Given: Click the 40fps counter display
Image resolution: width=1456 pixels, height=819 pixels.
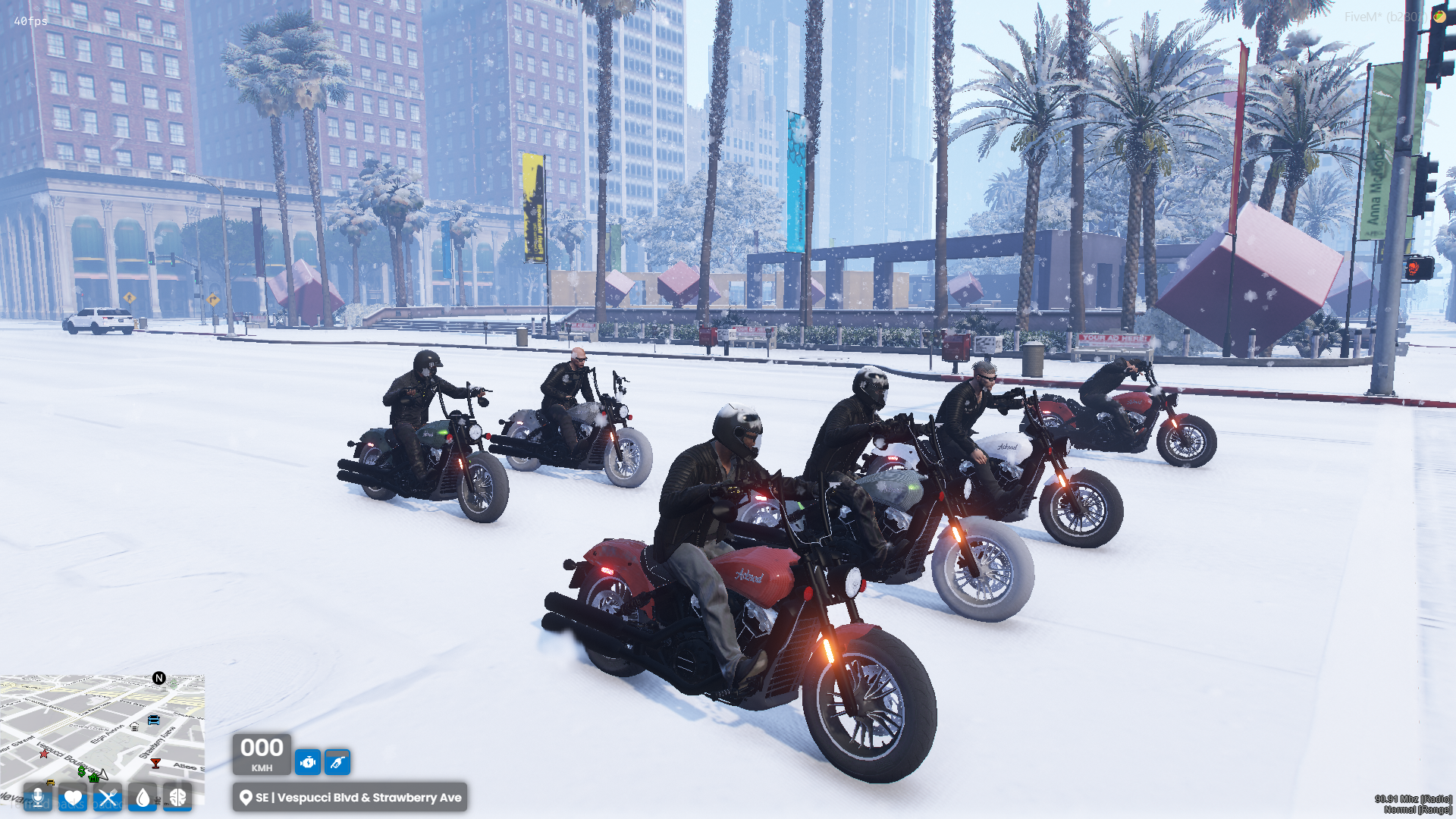Looking at the screenshot, I should coord(29,23).
